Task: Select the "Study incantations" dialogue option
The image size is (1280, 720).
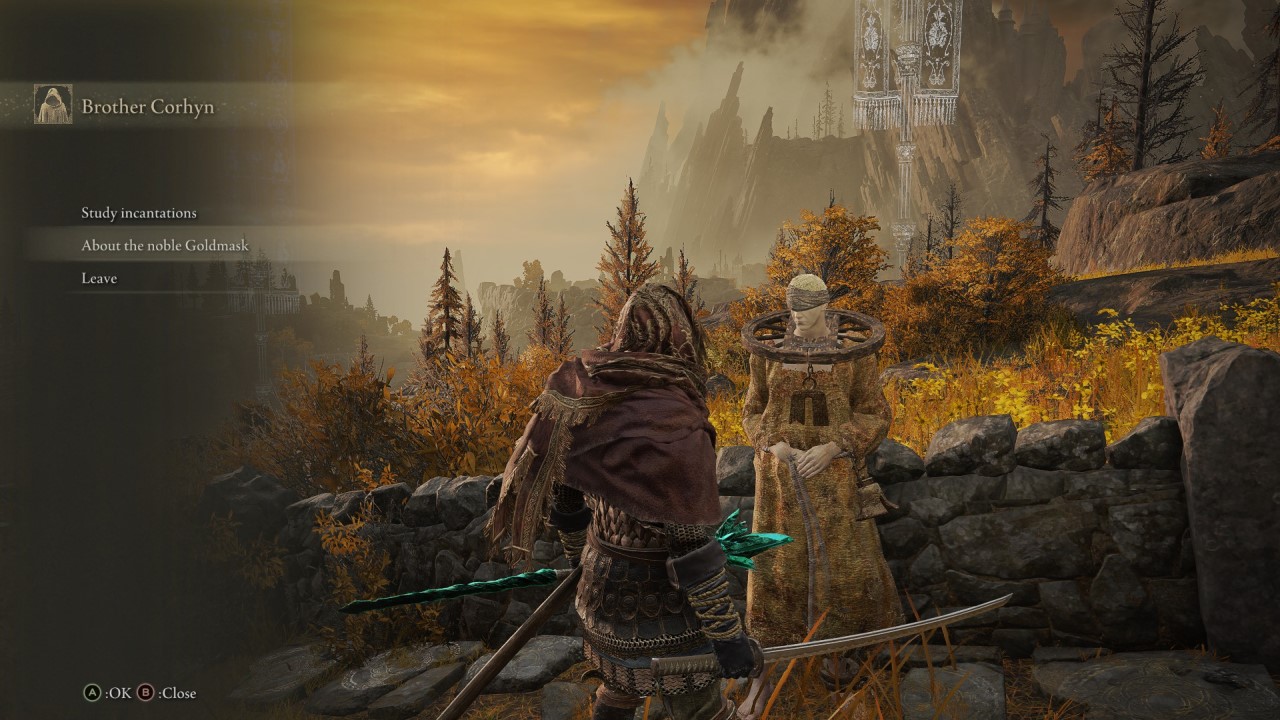Action: [x=138, y=213]
